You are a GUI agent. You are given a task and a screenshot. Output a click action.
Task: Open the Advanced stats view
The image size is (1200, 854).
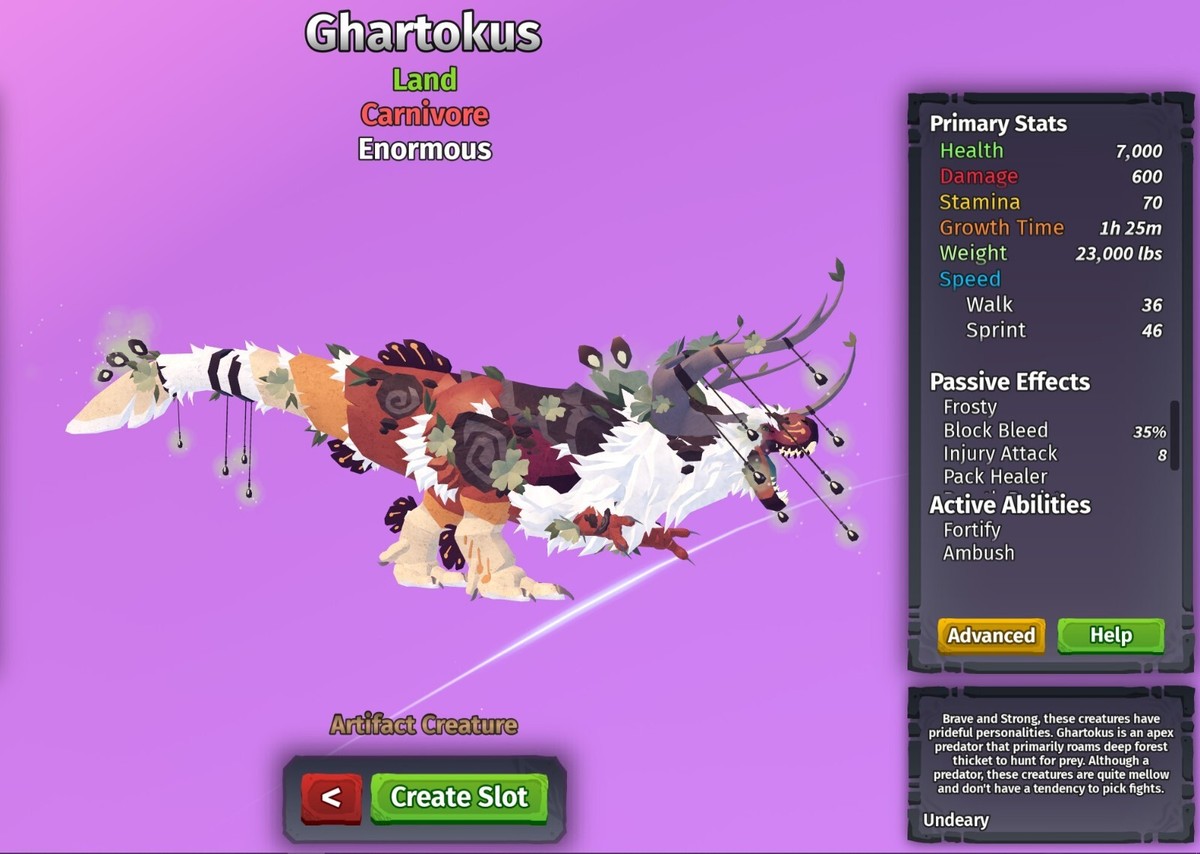point(991,635)
